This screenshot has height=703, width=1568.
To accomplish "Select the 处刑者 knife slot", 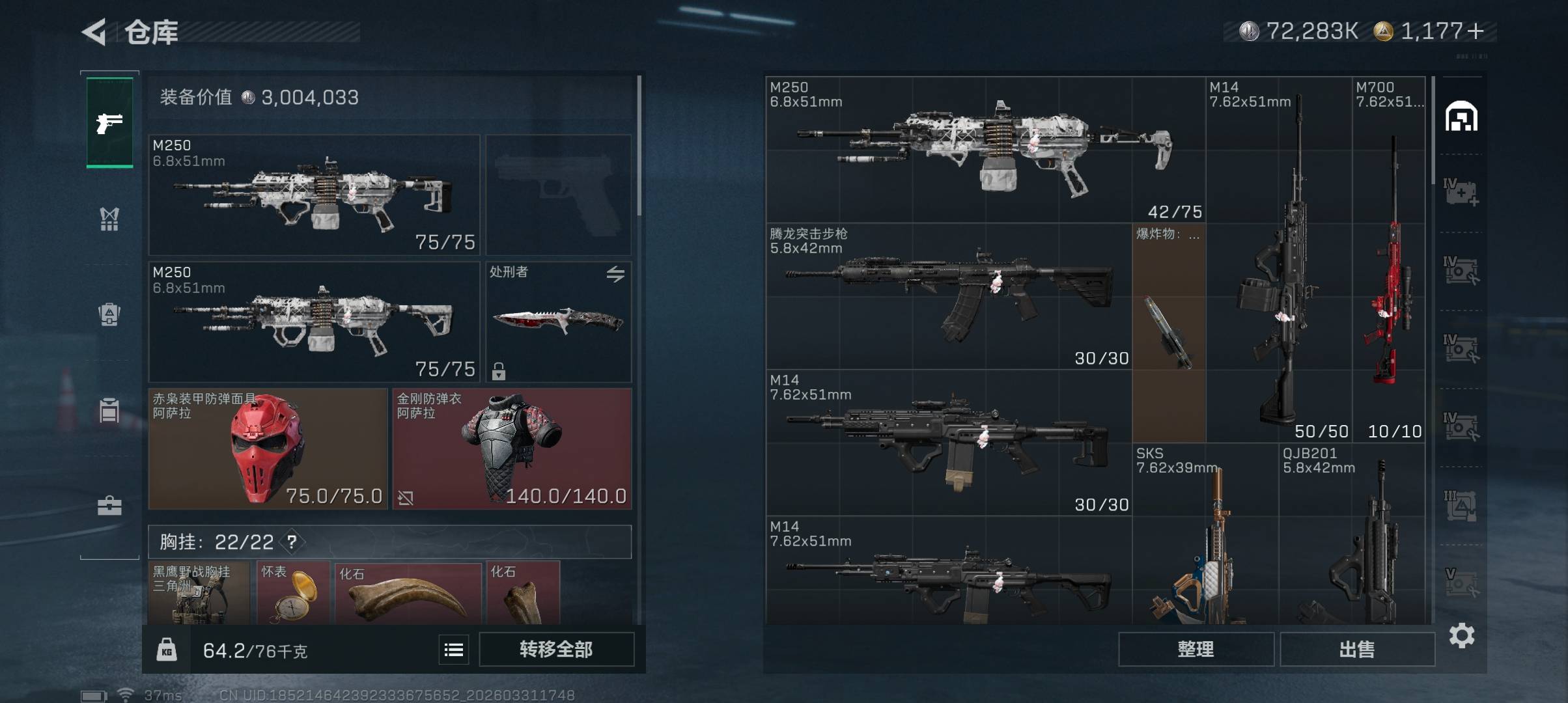I will point(558,322).
